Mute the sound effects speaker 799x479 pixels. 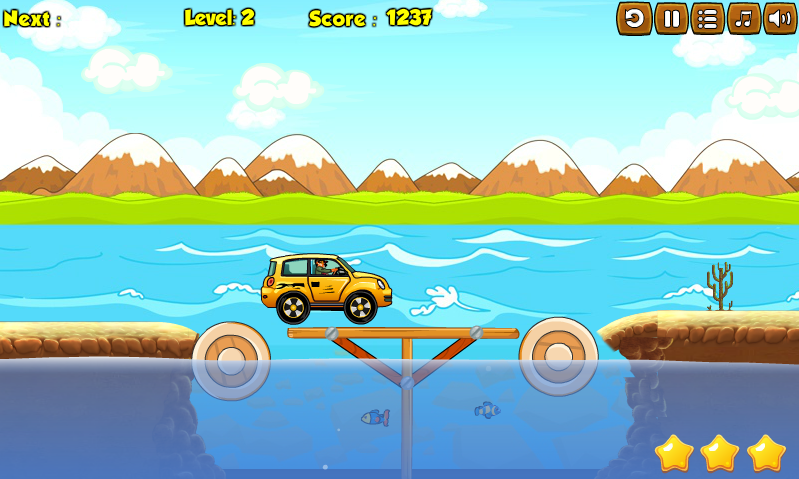(780, 18)
